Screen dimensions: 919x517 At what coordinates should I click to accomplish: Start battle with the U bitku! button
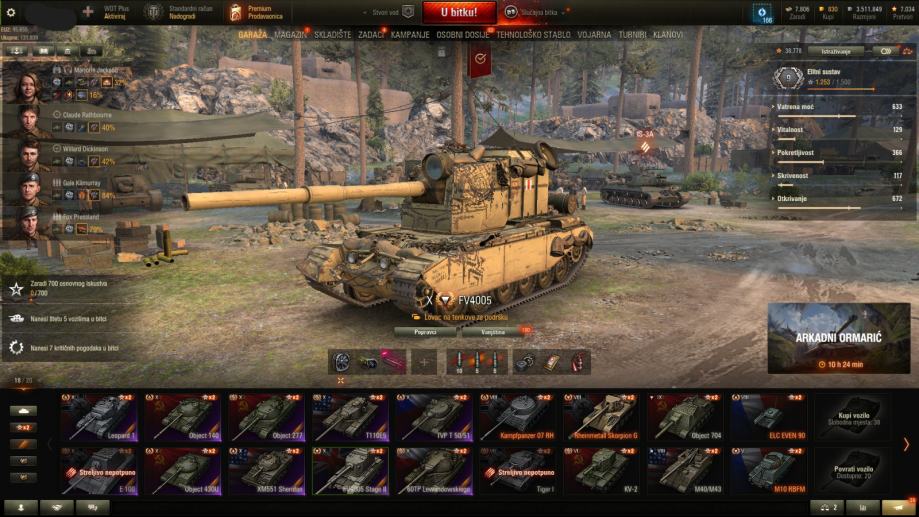point(457,12)
